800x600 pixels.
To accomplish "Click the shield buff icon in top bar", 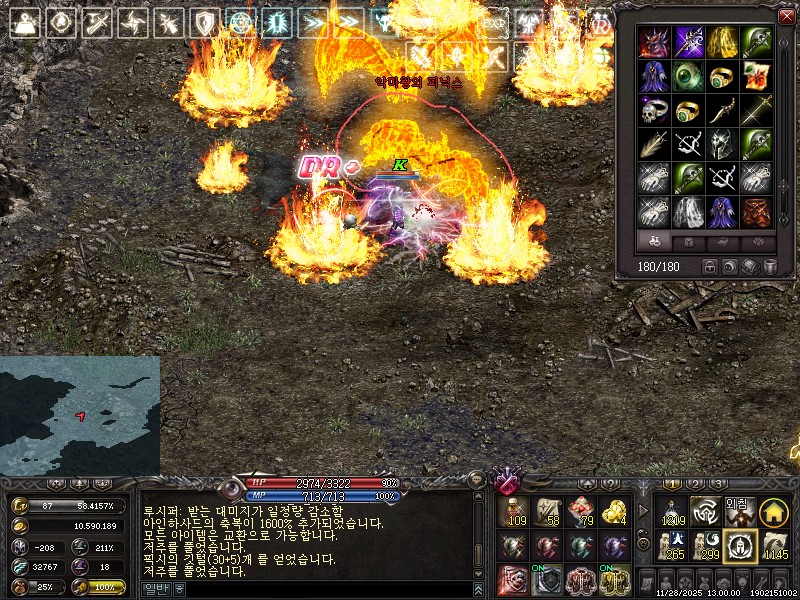I will coord(205,22).
